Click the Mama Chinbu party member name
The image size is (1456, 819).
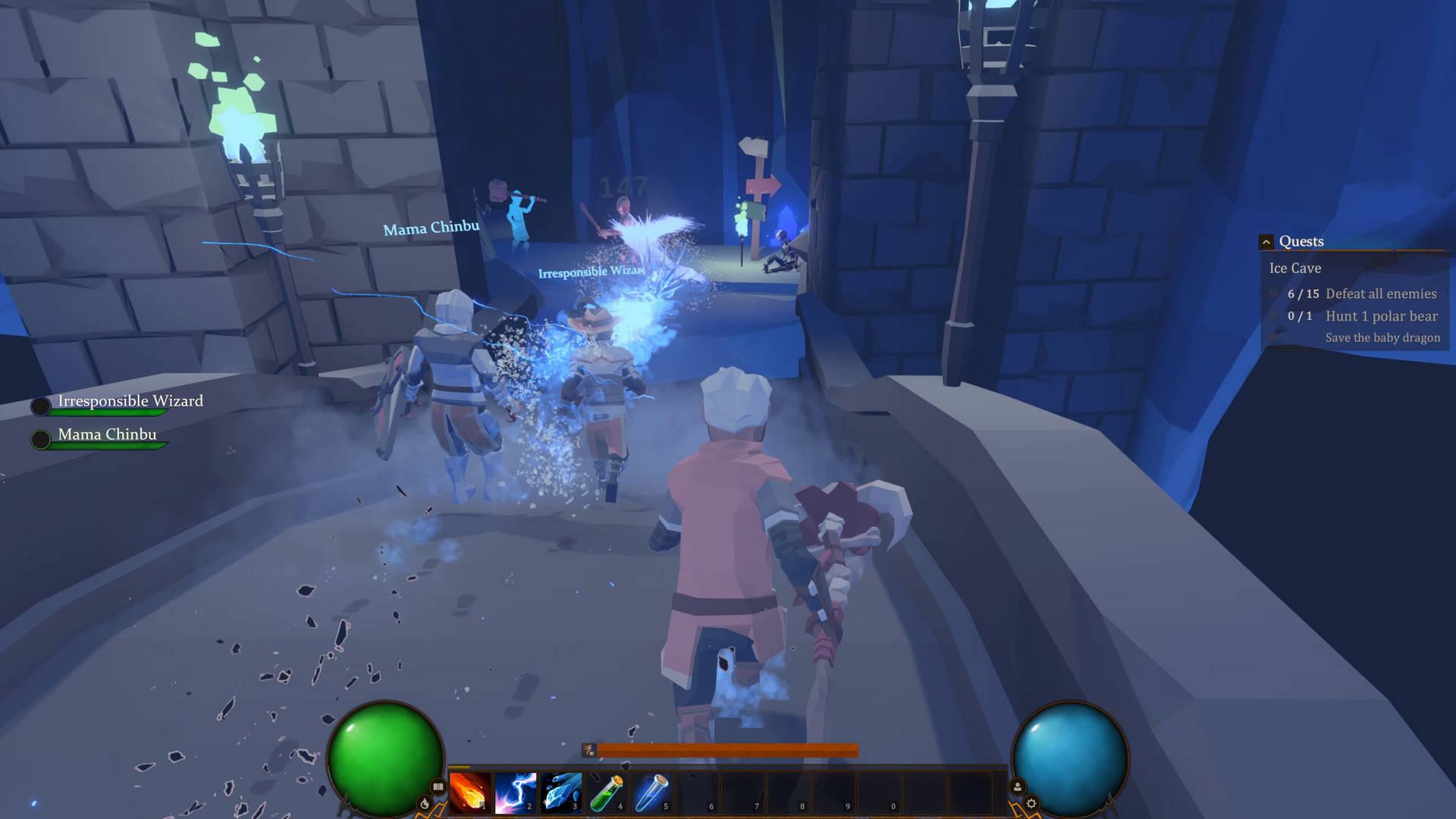[x=107, y=434]
